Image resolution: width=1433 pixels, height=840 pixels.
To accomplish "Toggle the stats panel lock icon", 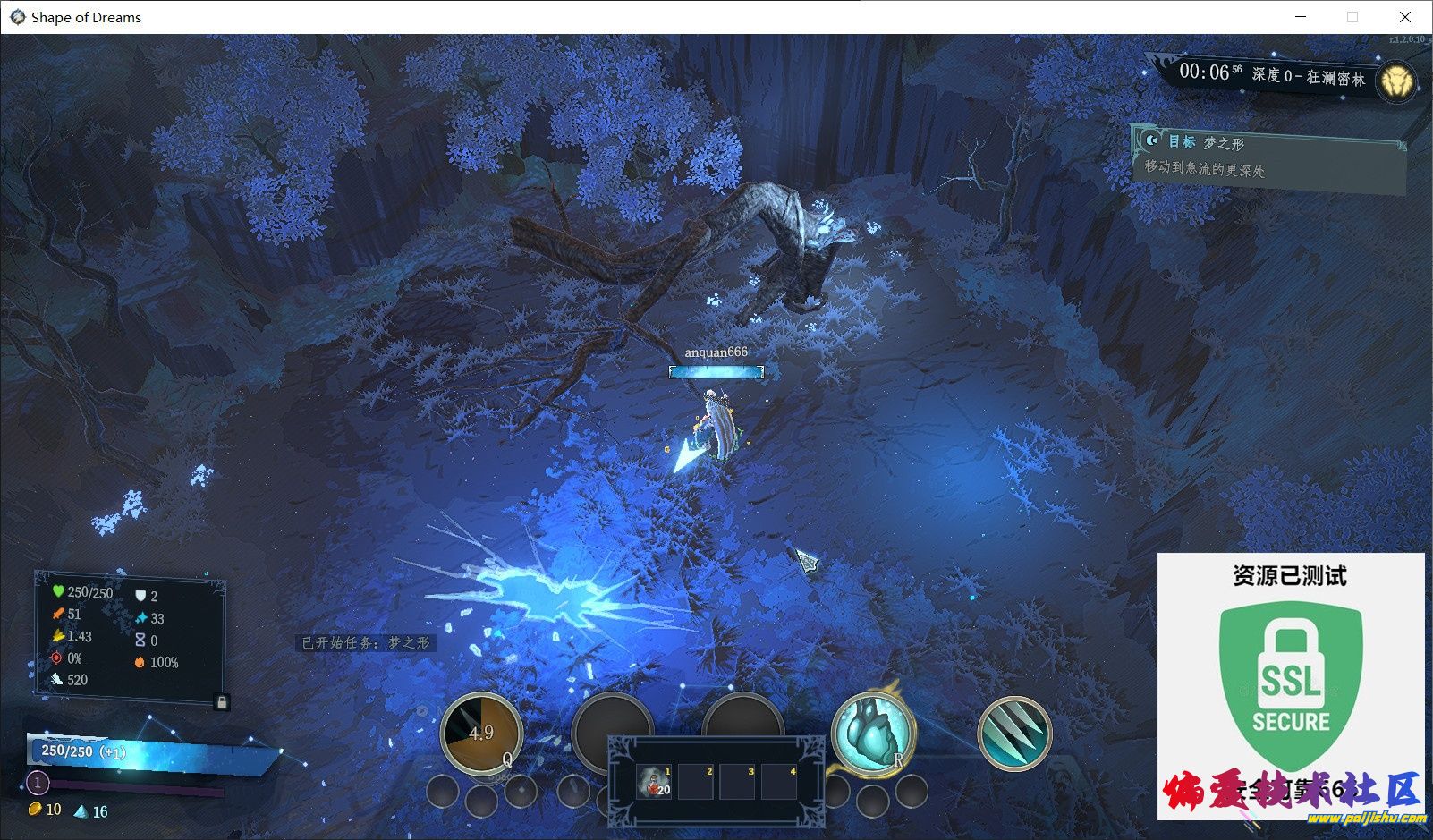I will 221,702.
